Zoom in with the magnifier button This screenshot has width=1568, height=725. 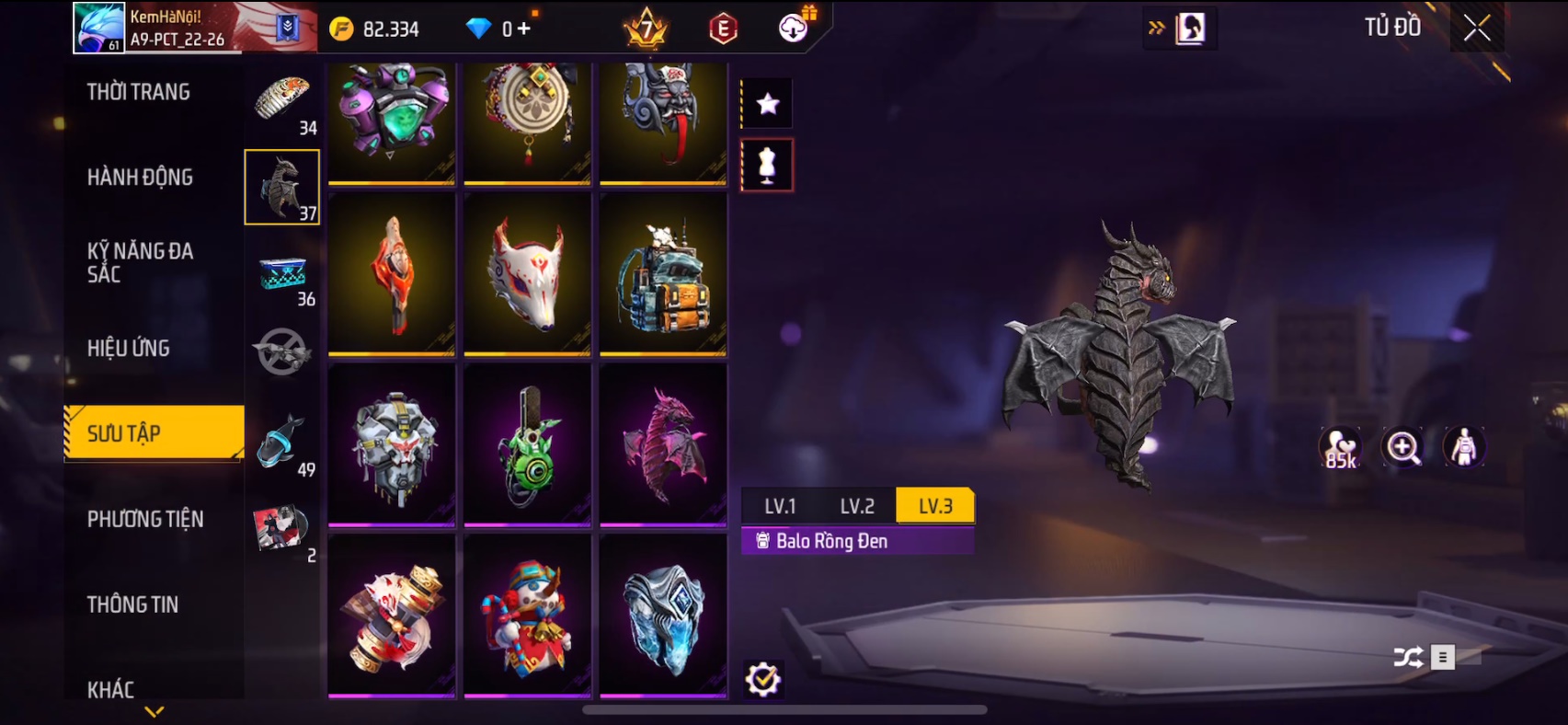tap(1402, 448)
